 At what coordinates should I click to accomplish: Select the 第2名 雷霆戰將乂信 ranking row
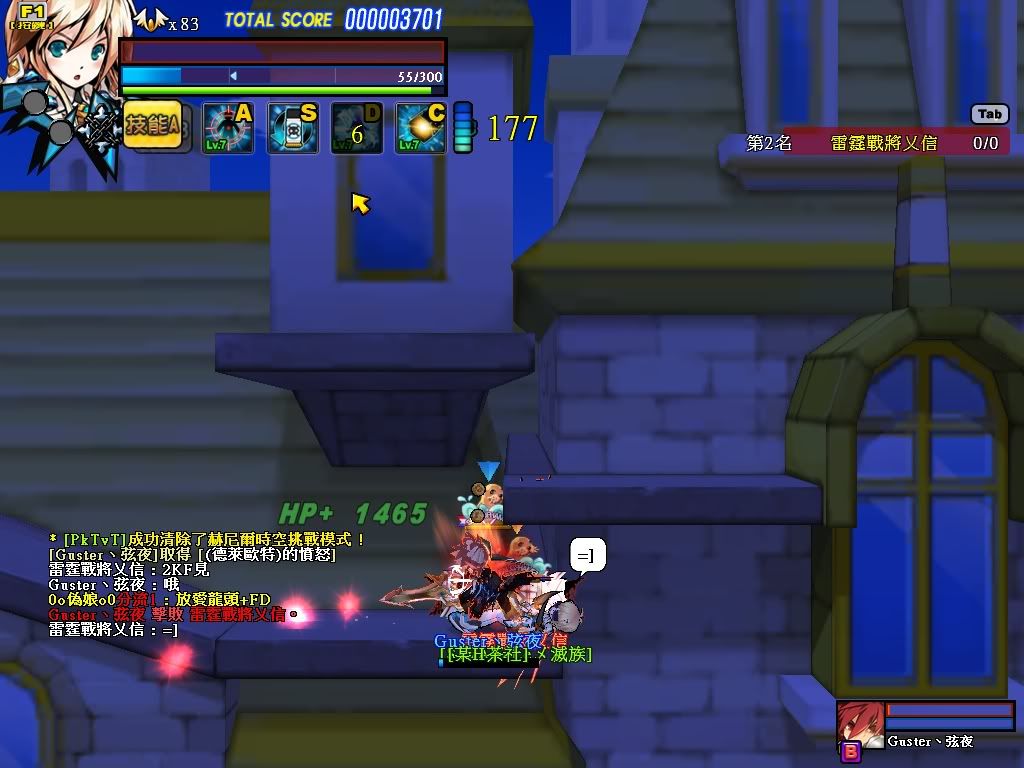coord(864,143)
